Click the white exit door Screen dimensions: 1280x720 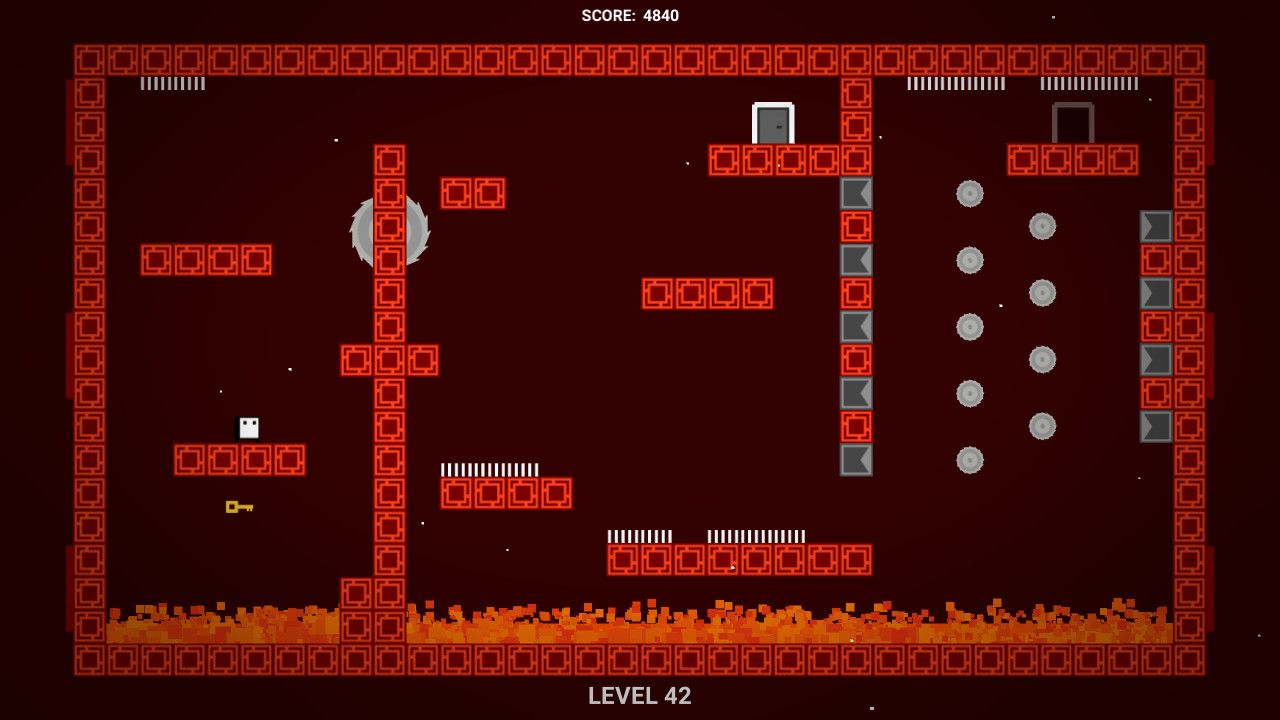[x=771, y=124]
